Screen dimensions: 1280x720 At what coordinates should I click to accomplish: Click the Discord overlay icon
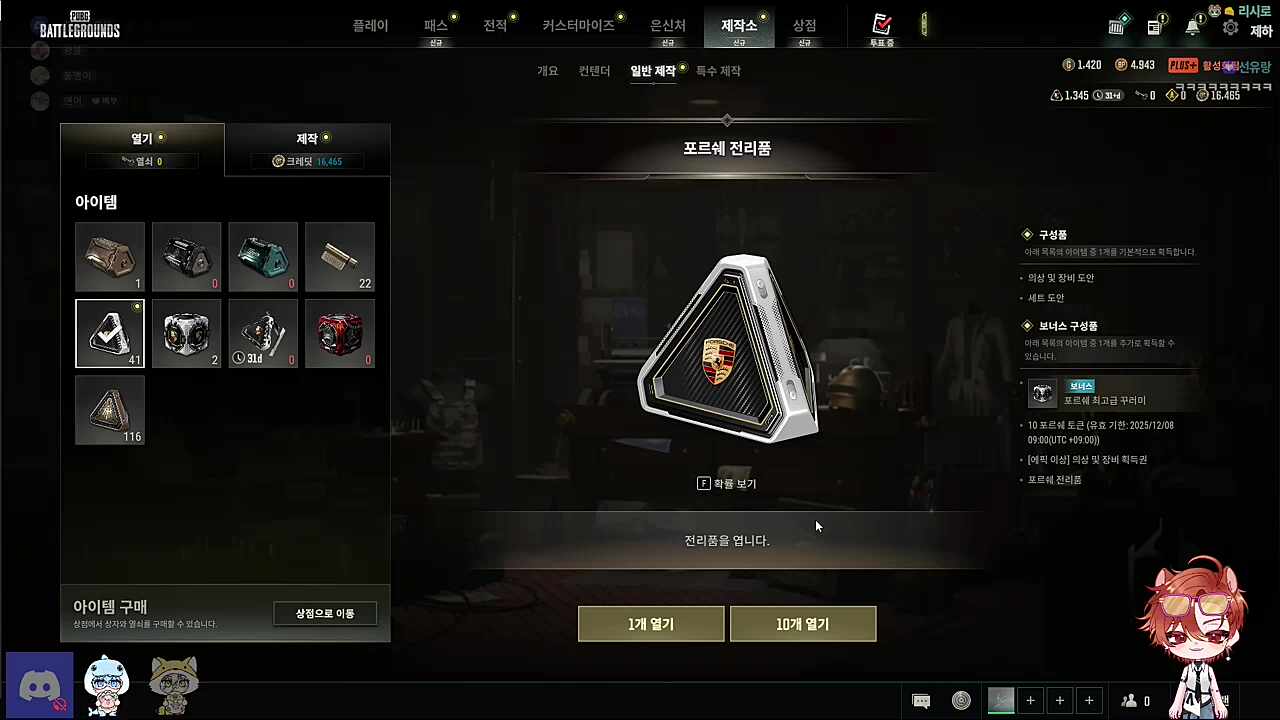(x=40, y=686)
